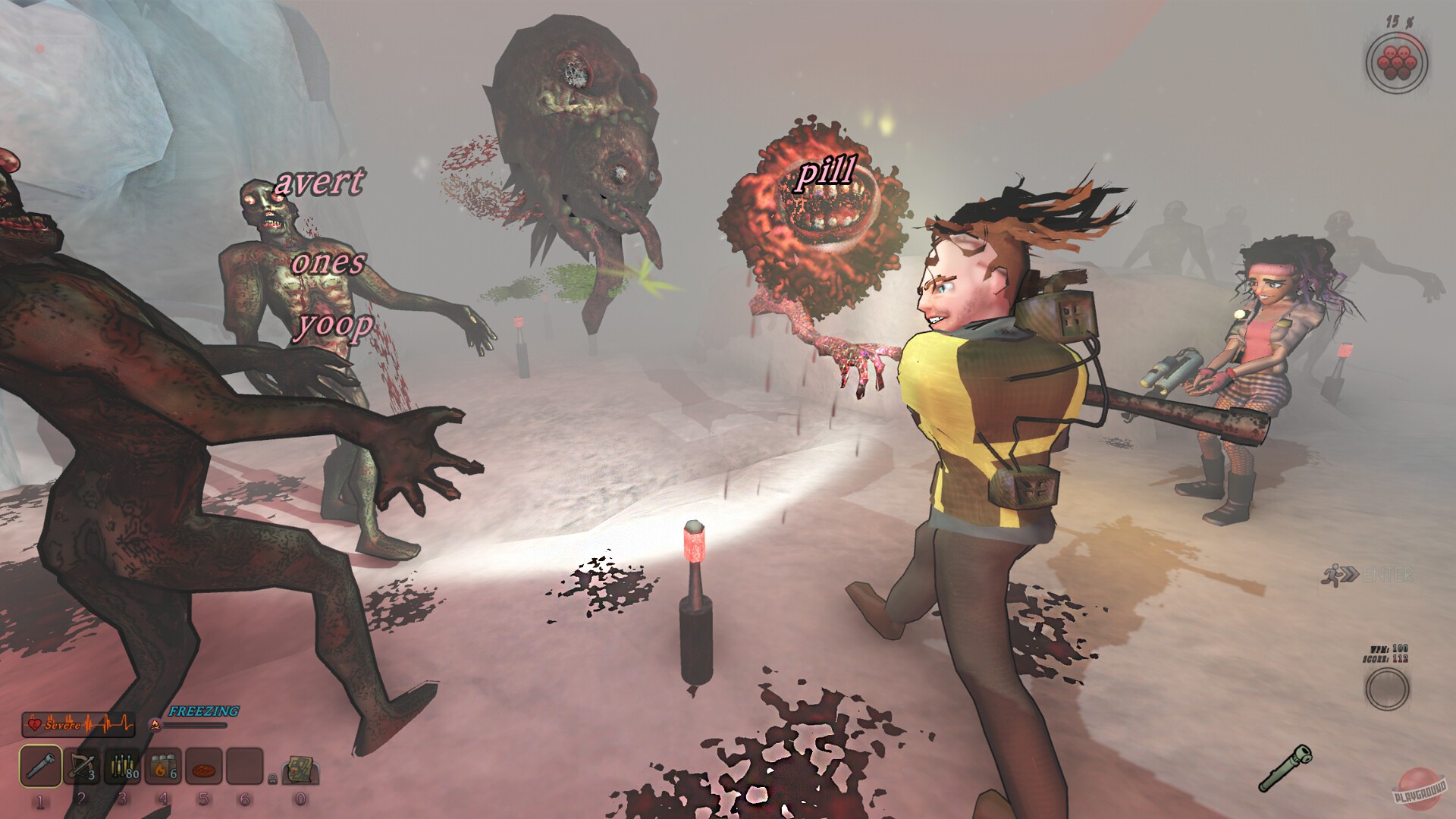The image size is (1456, 819).
Task: Select the pipe weapon in hotbar slot 1
Action: coord(40,766)
